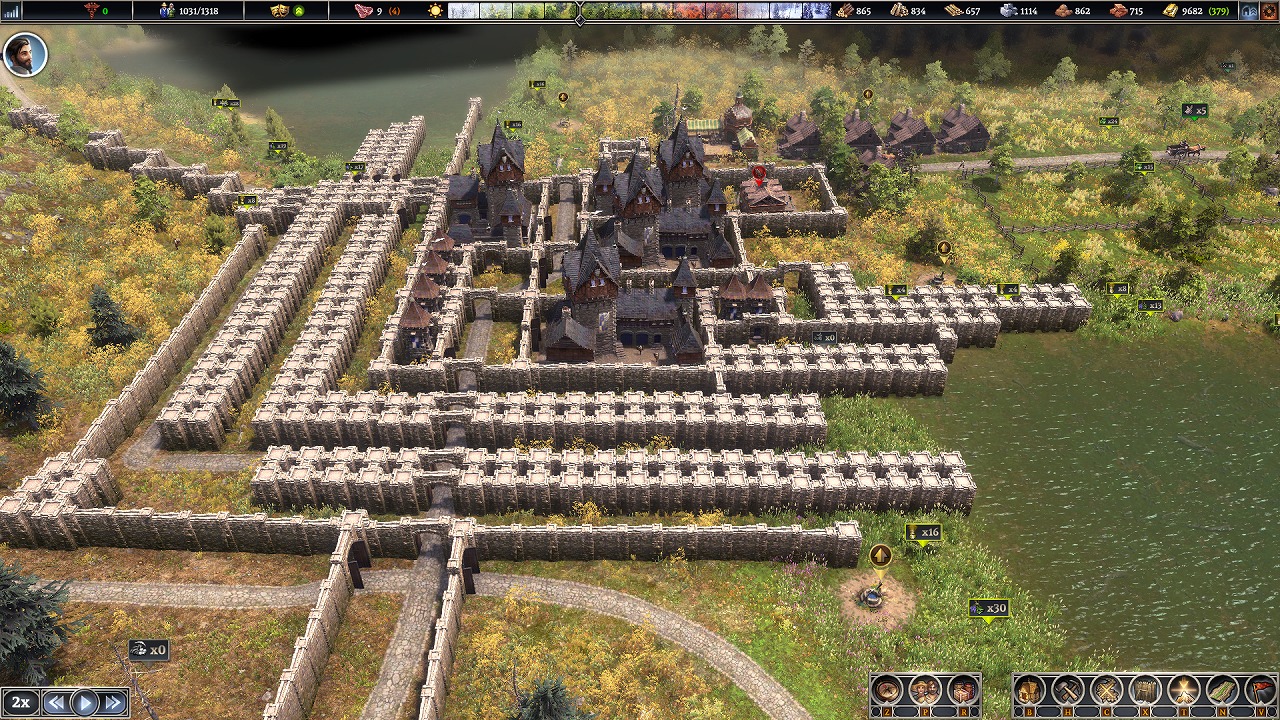Select the glowing campfire tool

click(1185, 691)
